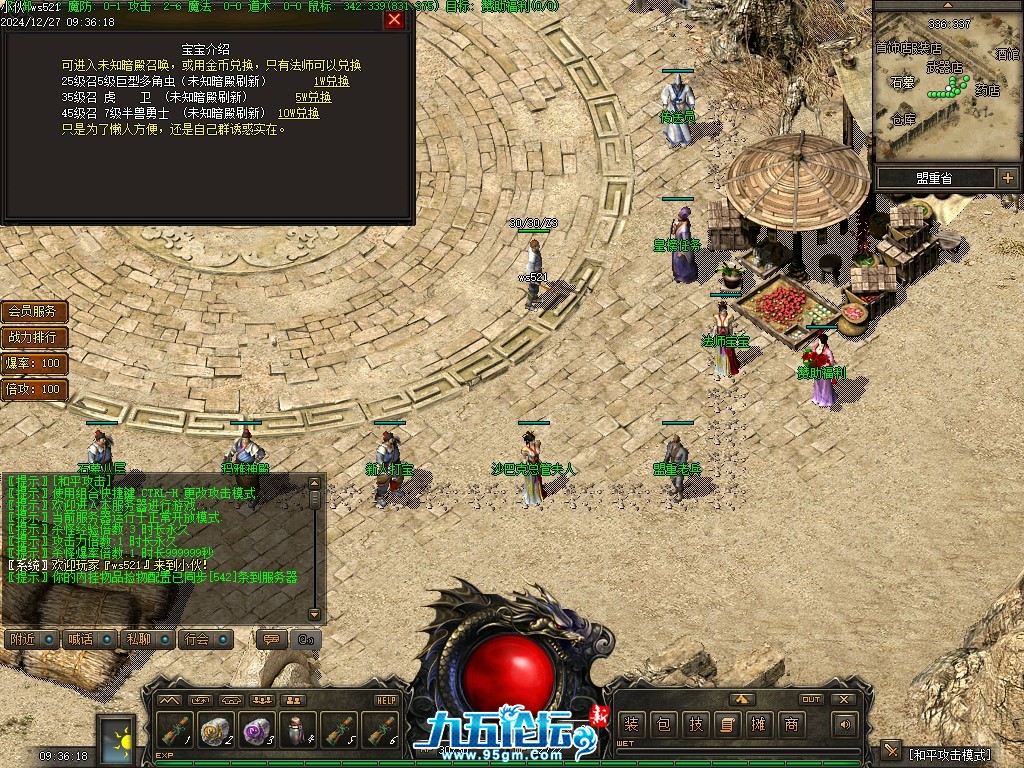Image resolution: width=1024 pixels, height=768 pixels.
Task: Switch chat to the 喊话 shout channel
Action: click(x=87, y=639)
